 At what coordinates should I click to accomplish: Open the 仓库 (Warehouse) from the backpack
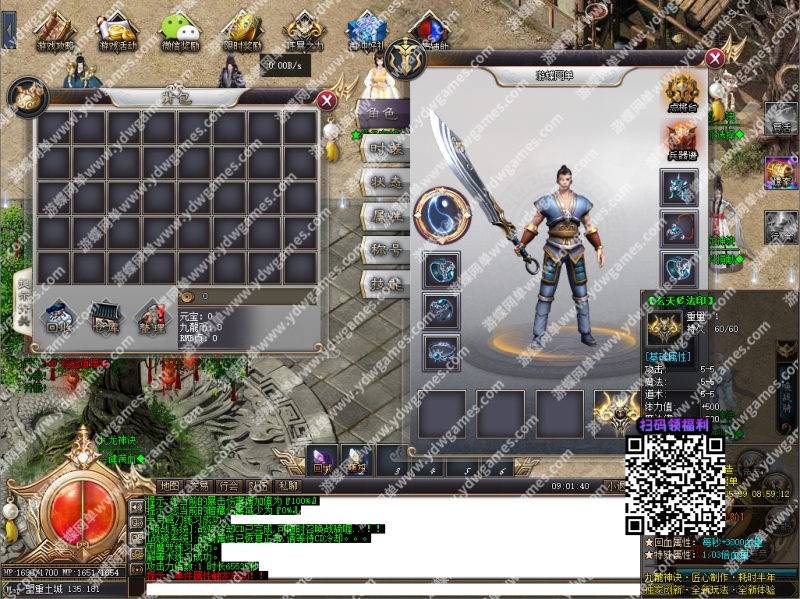coord(104,318)
